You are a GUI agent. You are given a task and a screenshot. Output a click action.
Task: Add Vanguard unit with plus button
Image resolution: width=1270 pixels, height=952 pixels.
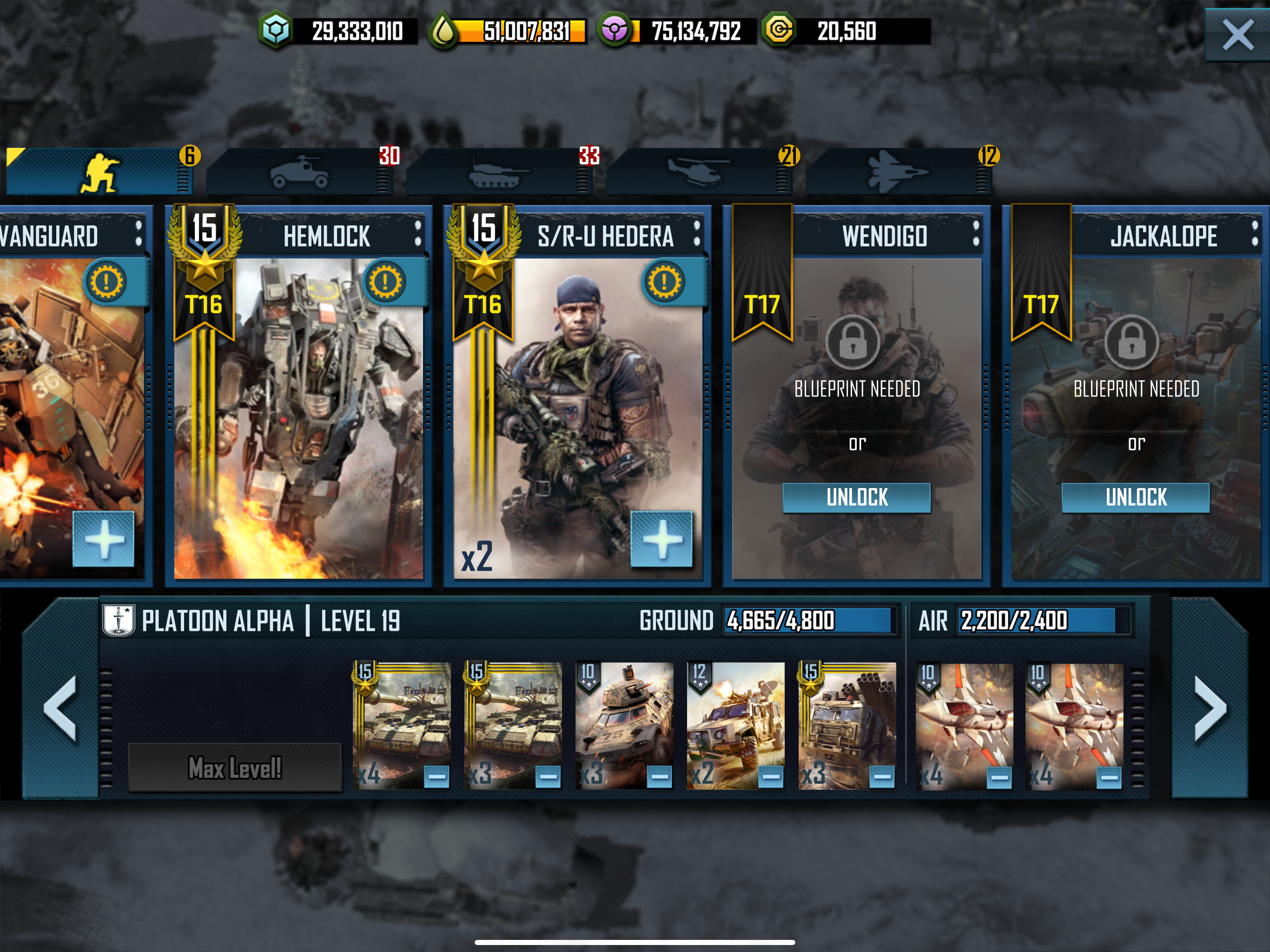pyautogui.click(x=103, y=539)
